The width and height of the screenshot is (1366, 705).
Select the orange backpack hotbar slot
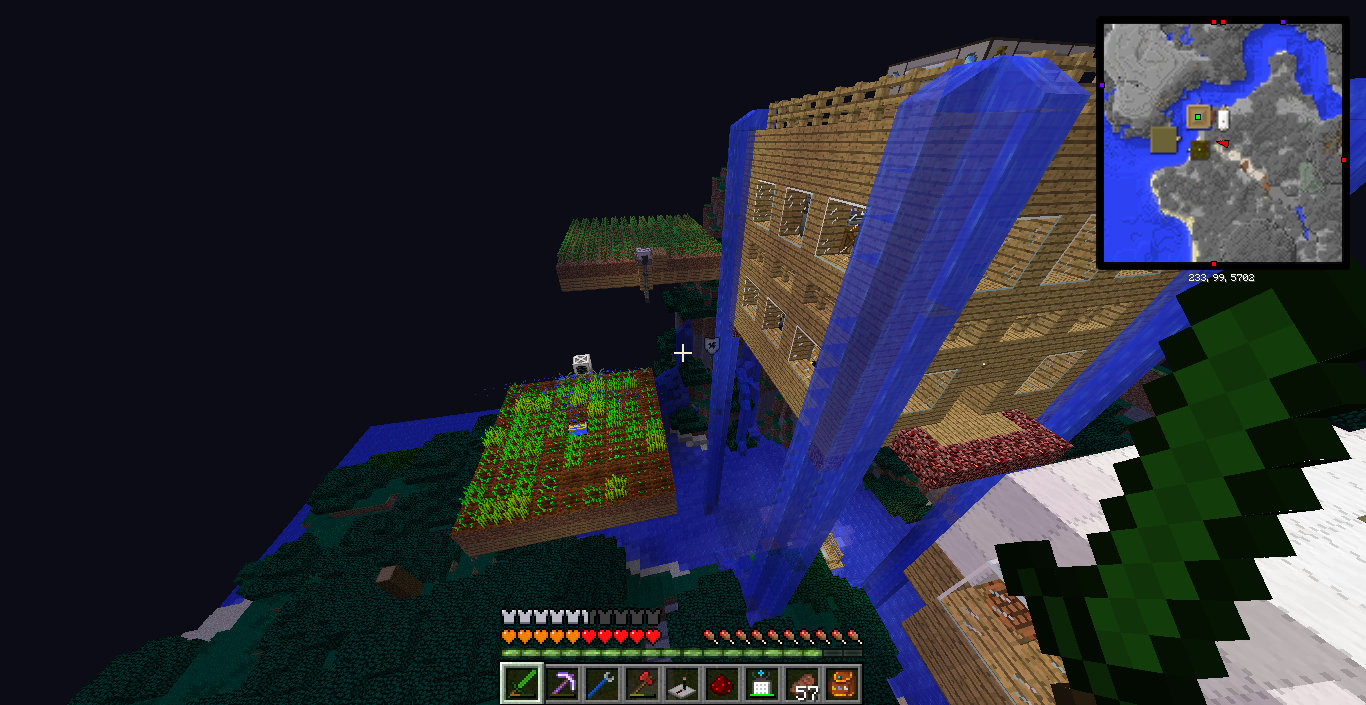(842, 684)
